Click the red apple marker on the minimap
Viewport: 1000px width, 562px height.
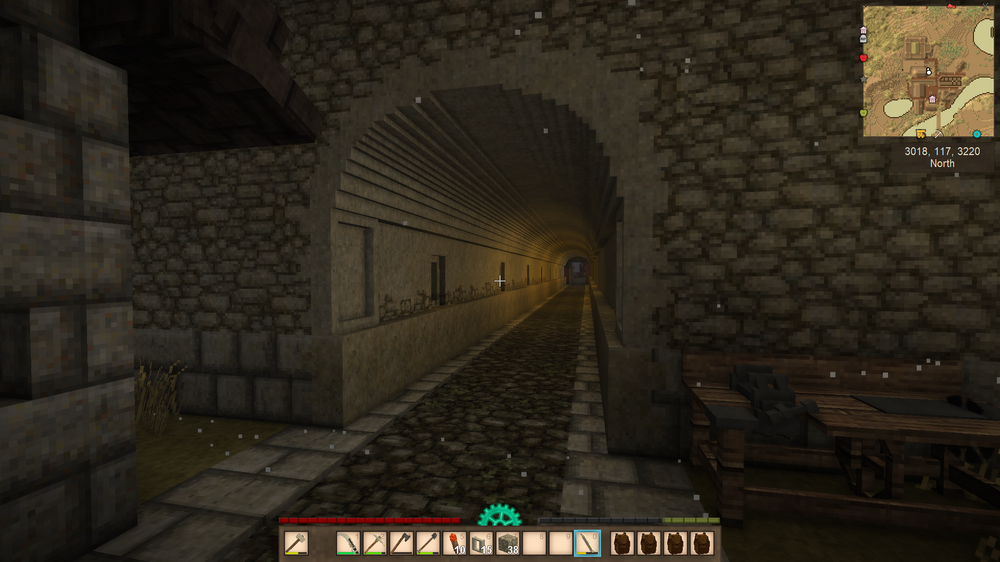pos(863,59)
